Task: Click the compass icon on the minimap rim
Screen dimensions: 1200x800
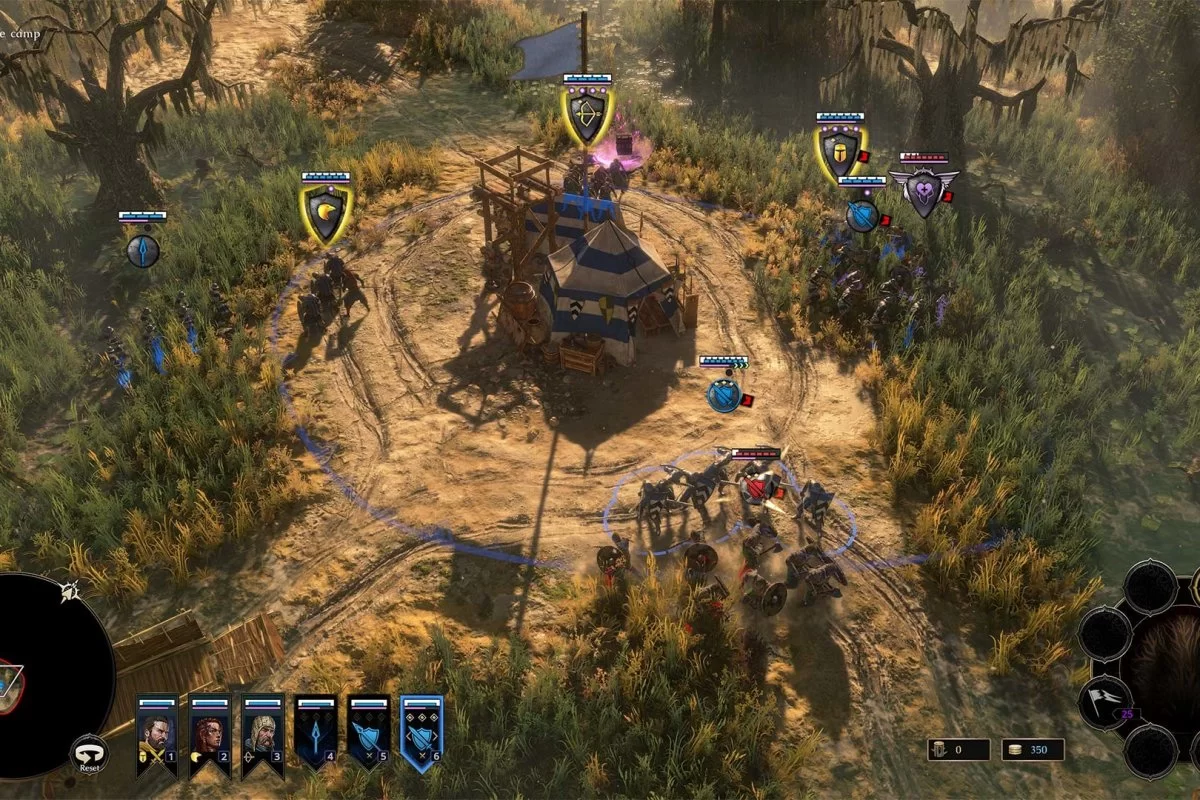Action: (x=70, y=592)
